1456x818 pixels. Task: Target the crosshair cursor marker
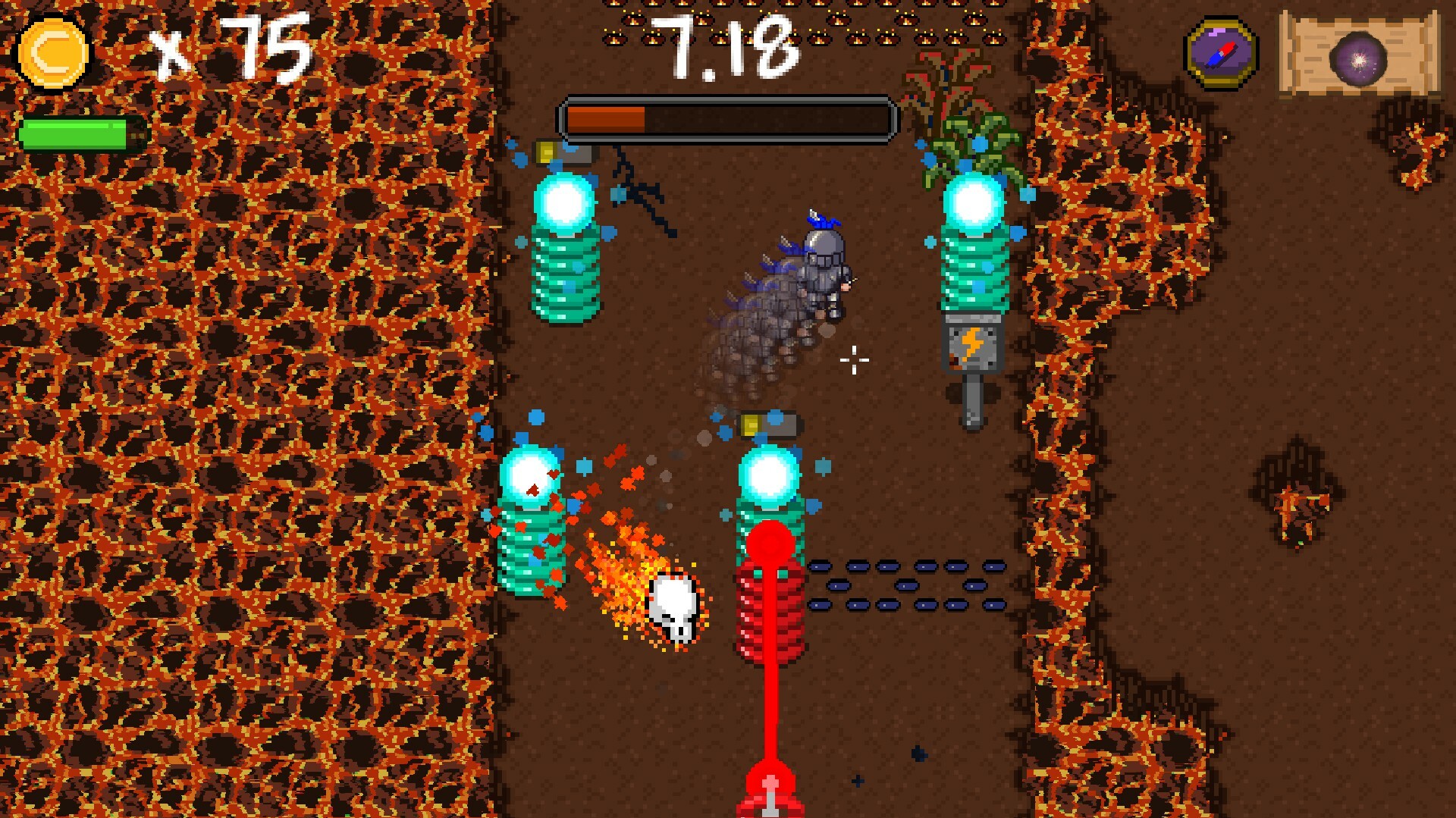click(x=854, y=362)
